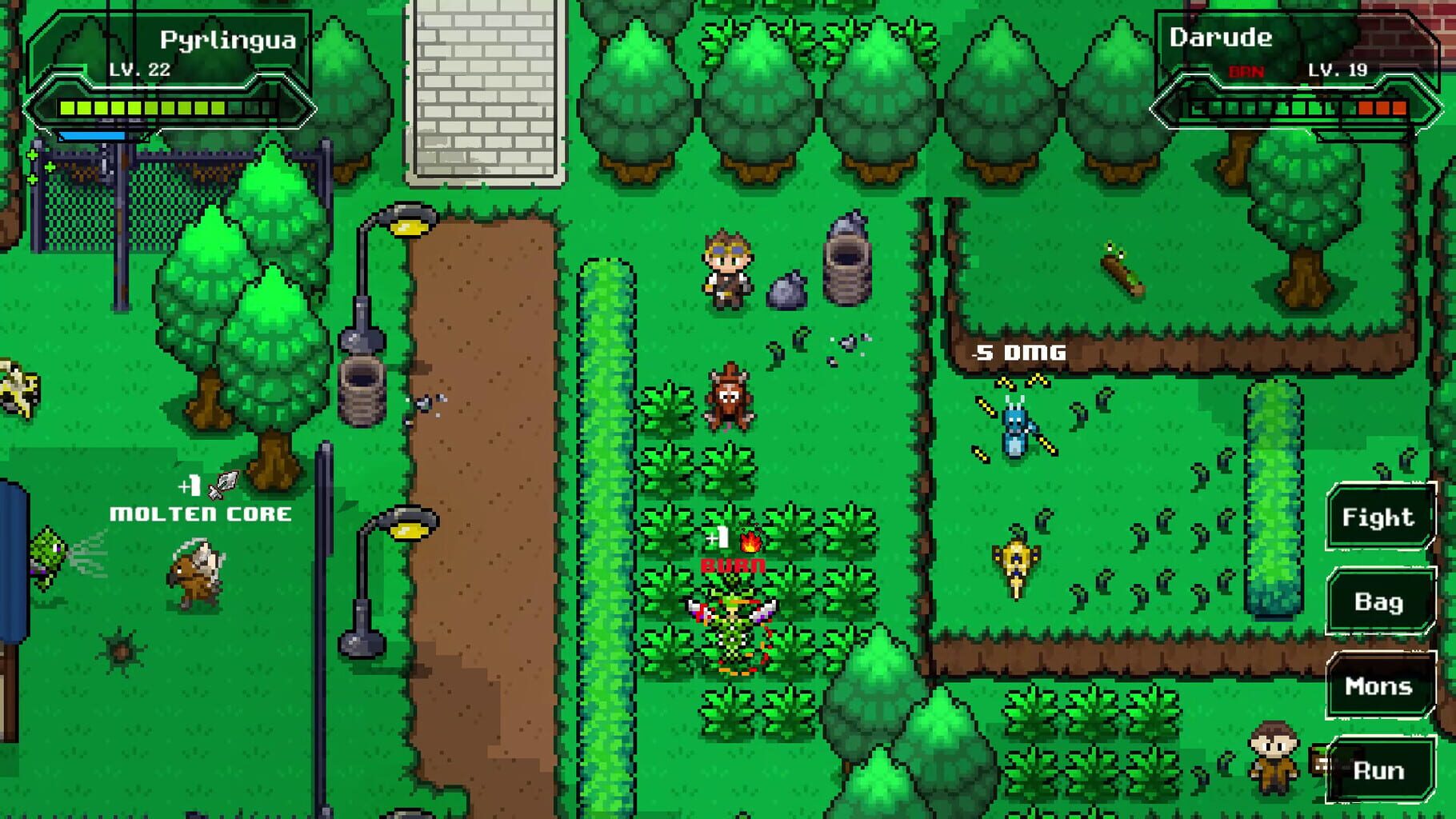This screenshot has width=1456, height=819.
Task: Select the Fight command
Action: pos(1381,517)
